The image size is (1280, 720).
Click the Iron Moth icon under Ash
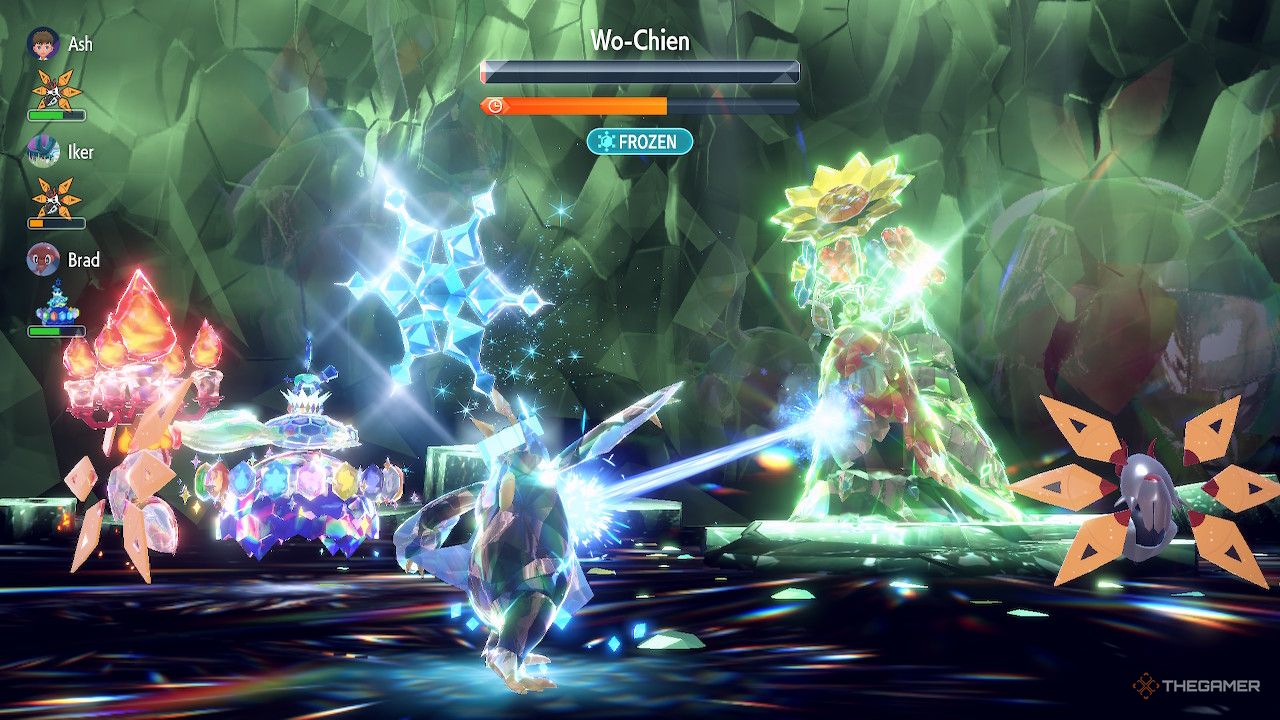point(56,90)
